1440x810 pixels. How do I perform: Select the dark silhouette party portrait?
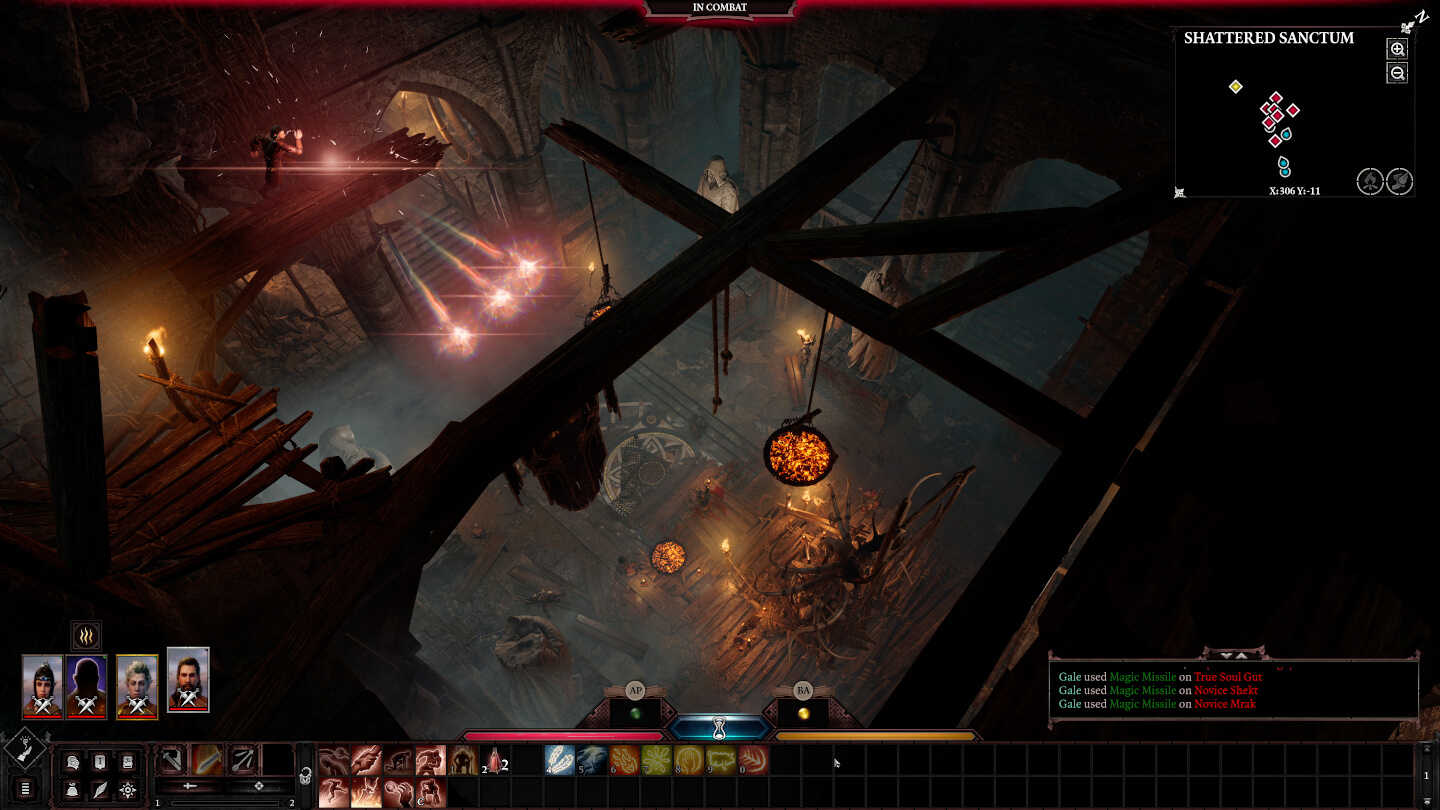coord(86,686)
